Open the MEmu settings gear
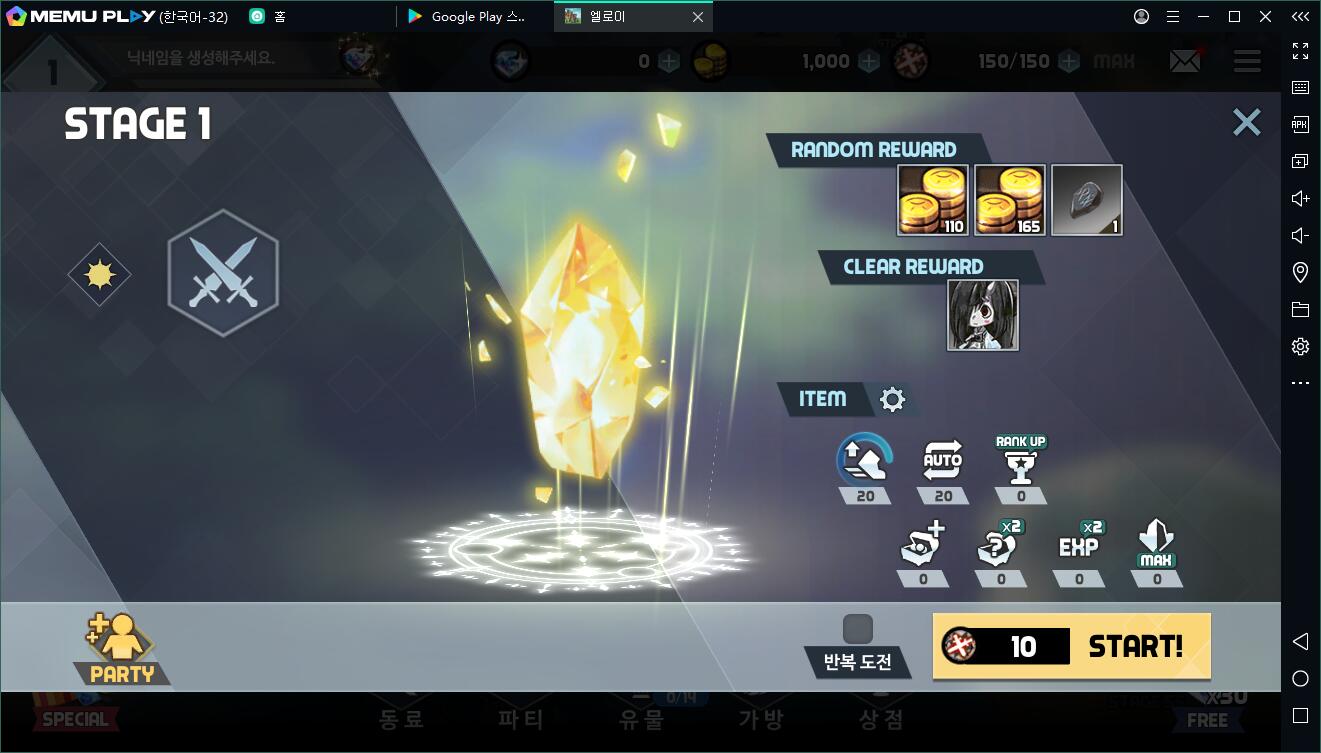This screenshot has width=1321, height=753. [1300, 346]
